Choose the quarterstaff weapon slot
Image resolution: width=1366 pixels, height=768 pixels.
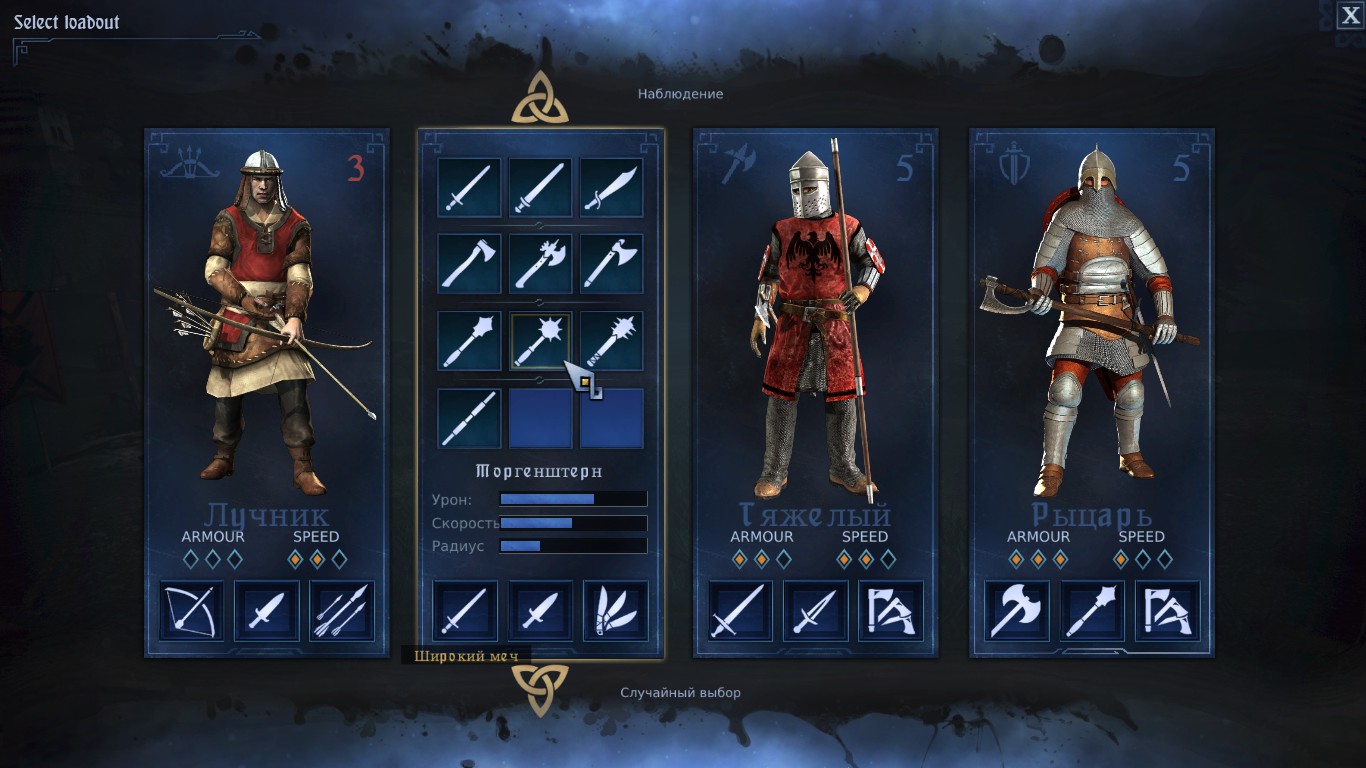click(469, 418)
